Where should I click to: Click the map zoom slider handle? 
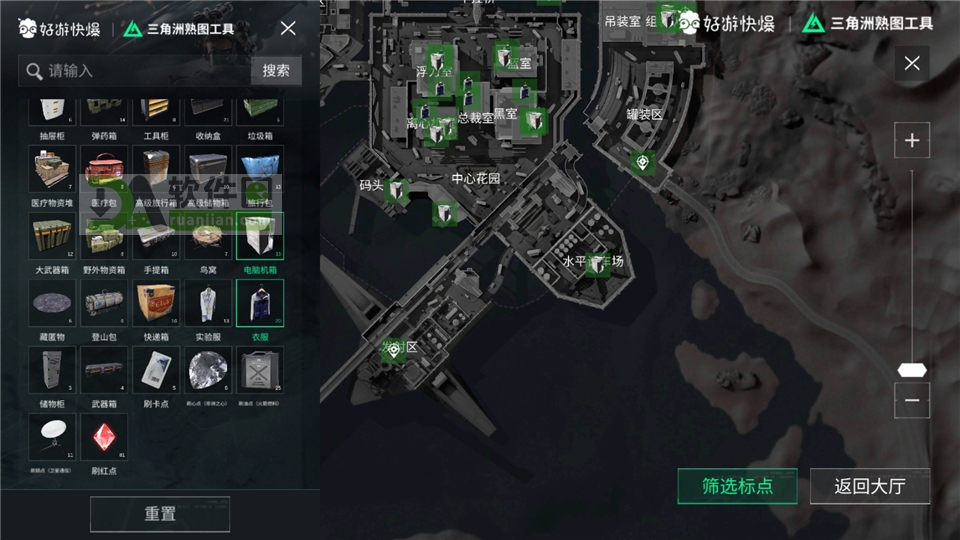click(911, 370)
